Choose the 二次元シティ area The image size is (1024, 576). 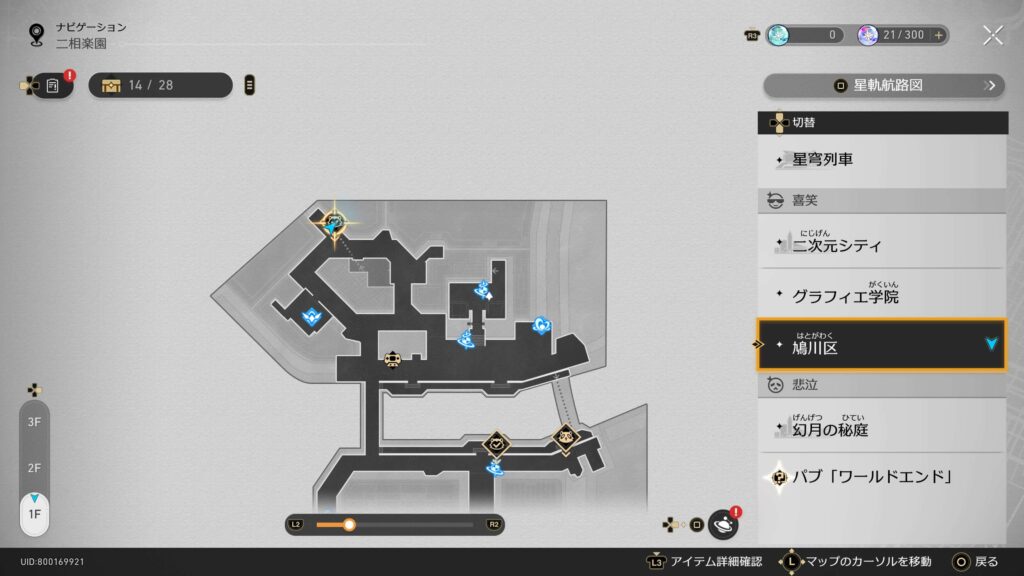(x=882, y=243)
